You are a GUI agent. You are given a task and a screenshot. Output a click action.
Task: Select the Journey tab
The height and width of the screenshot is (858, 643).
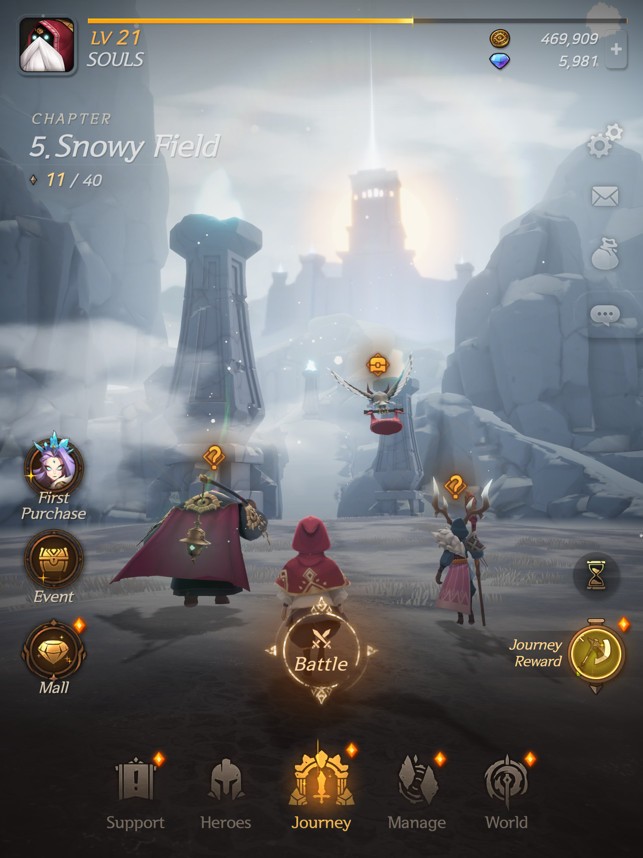pyautogui.click(x=321, y=790)
